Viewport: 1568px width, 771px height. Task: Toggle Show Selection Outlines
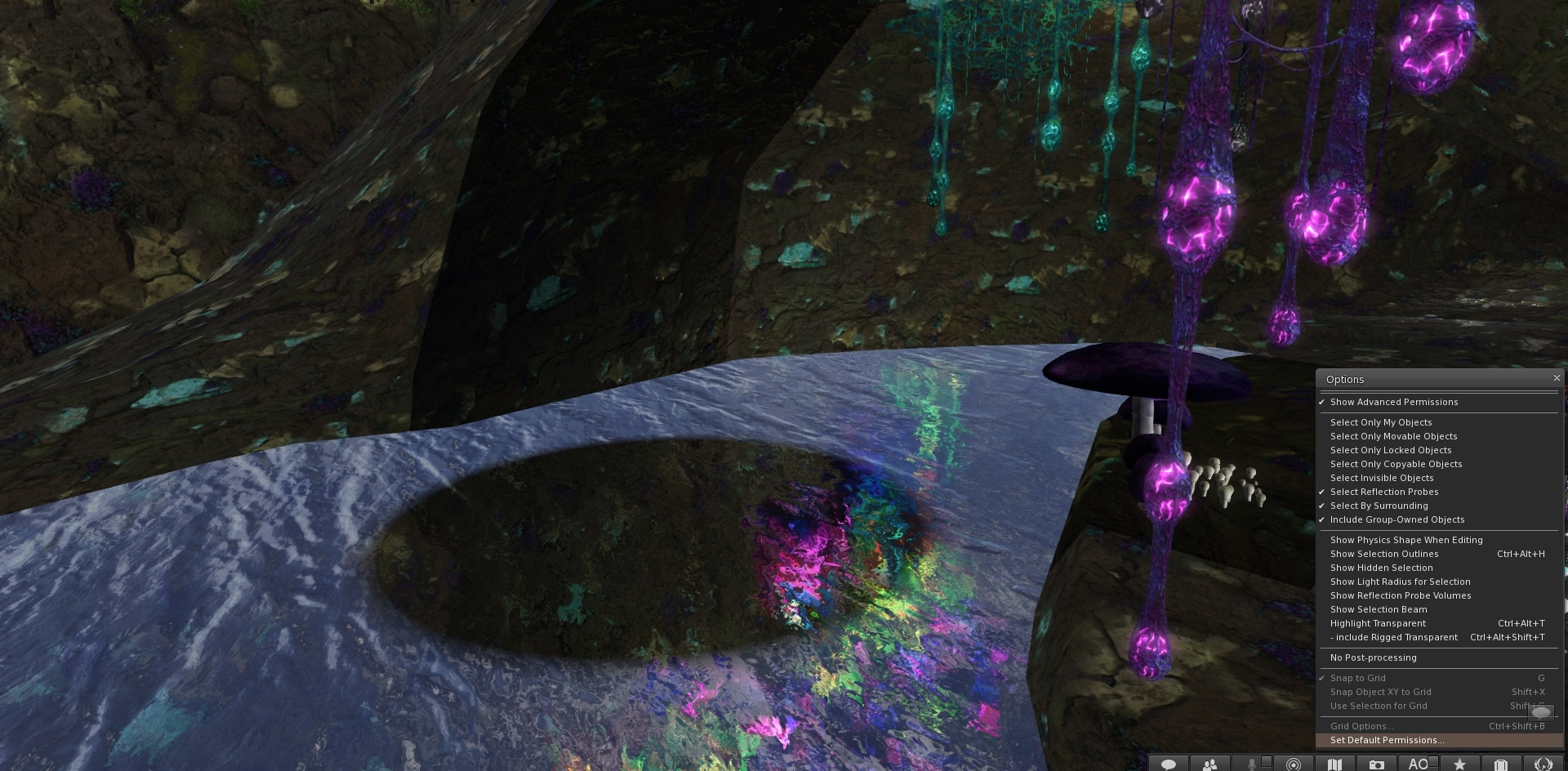(1383, 554)
